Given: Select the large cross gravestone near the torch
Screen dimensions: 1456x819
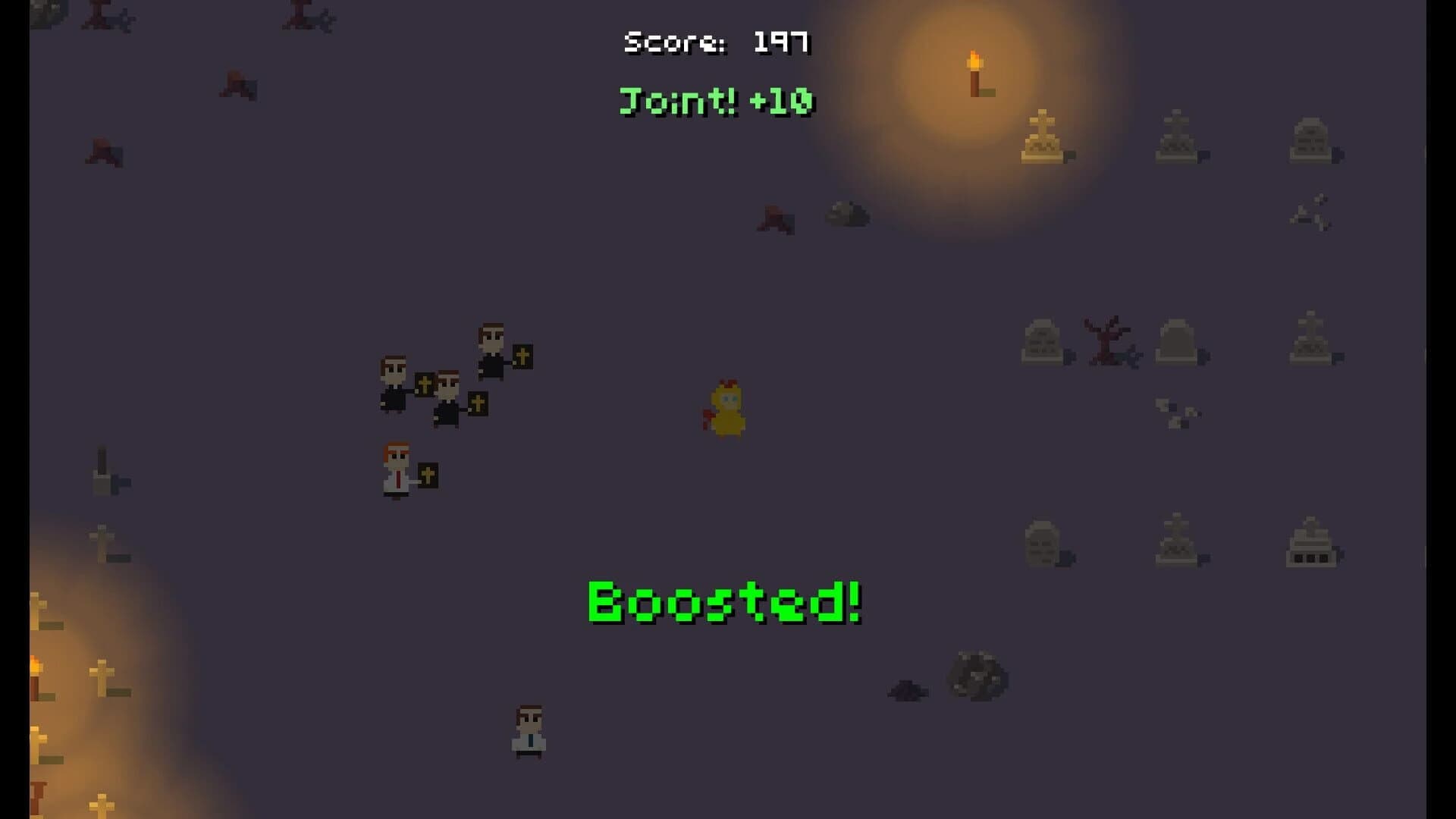Looking at the screenshot, I should pyautogui.click(x=1043, y=136).
